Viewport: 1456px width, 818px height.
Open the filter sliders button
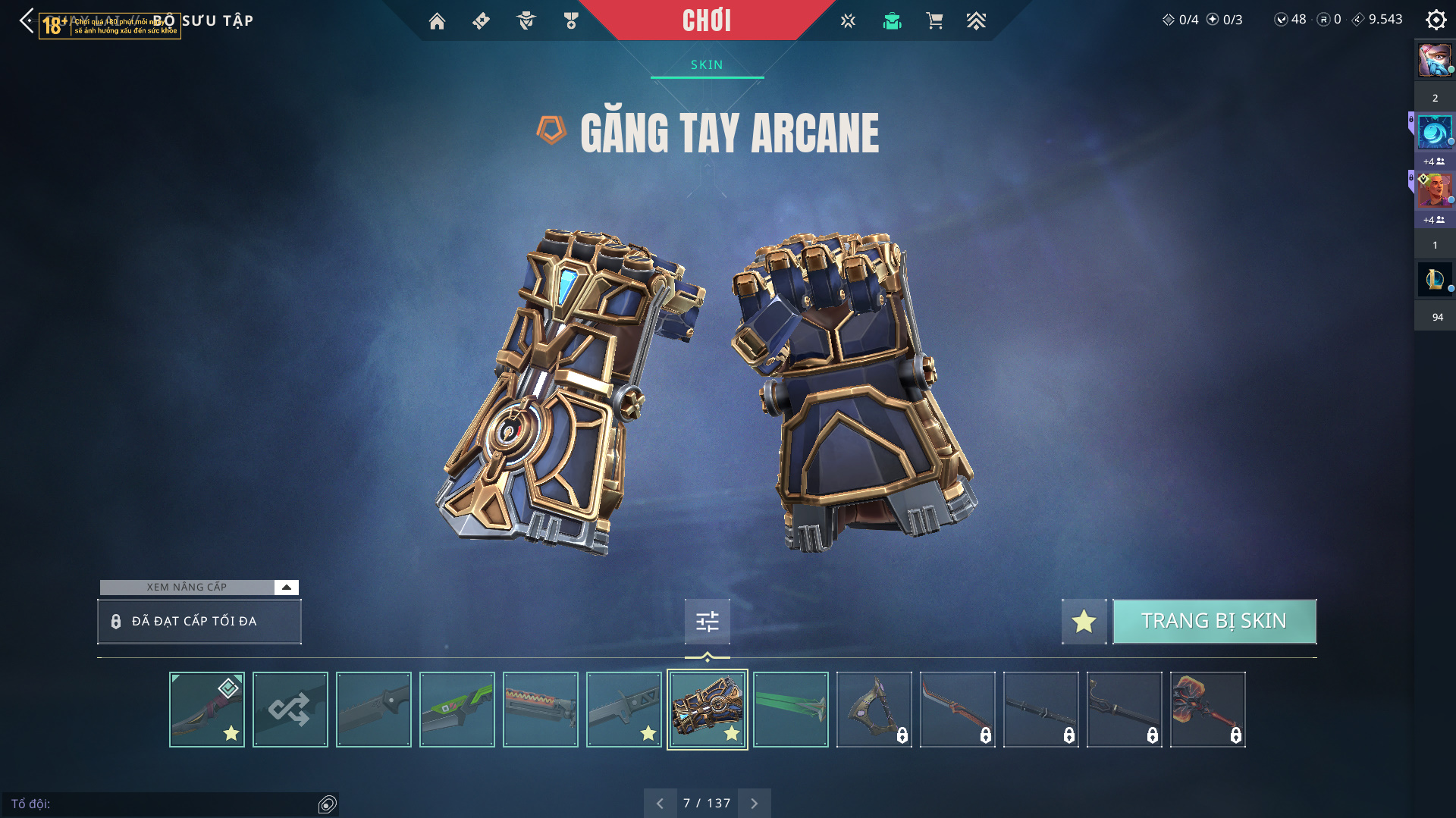pyautogui.click(x=707, y=622)
